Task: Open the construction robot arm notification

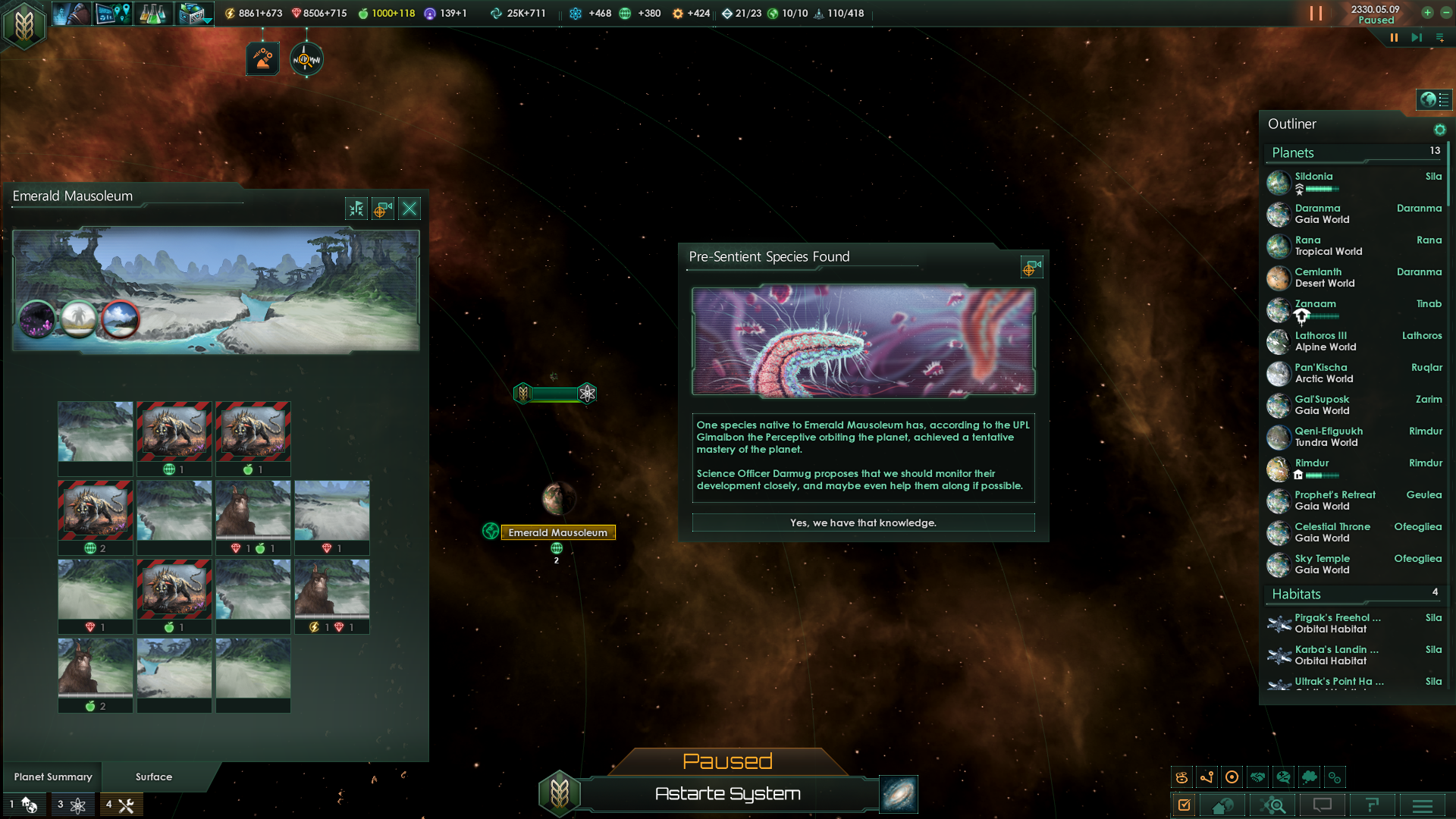Action: click(262, 59)
